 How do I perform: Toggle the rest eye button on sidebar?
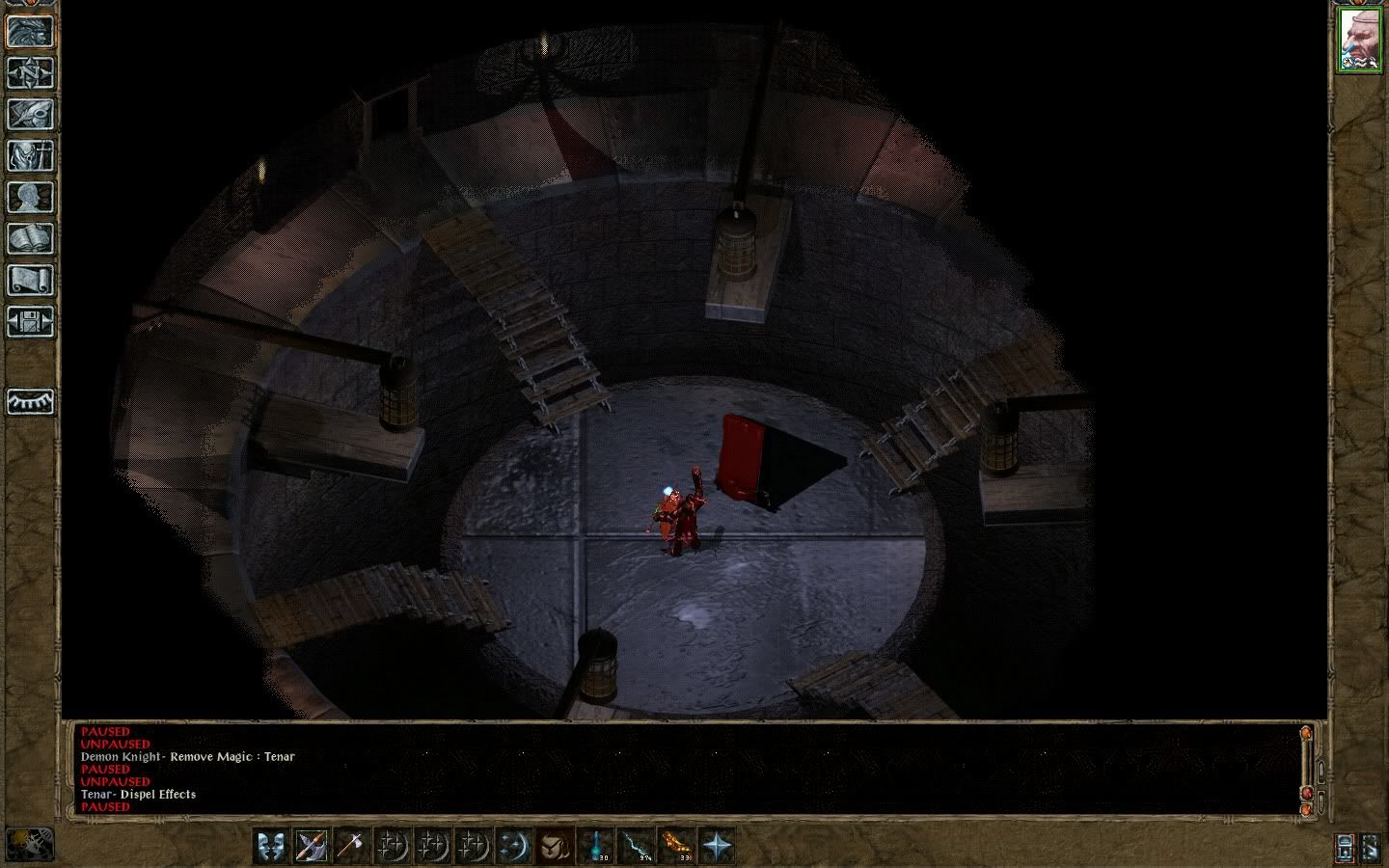click(30, 401)
